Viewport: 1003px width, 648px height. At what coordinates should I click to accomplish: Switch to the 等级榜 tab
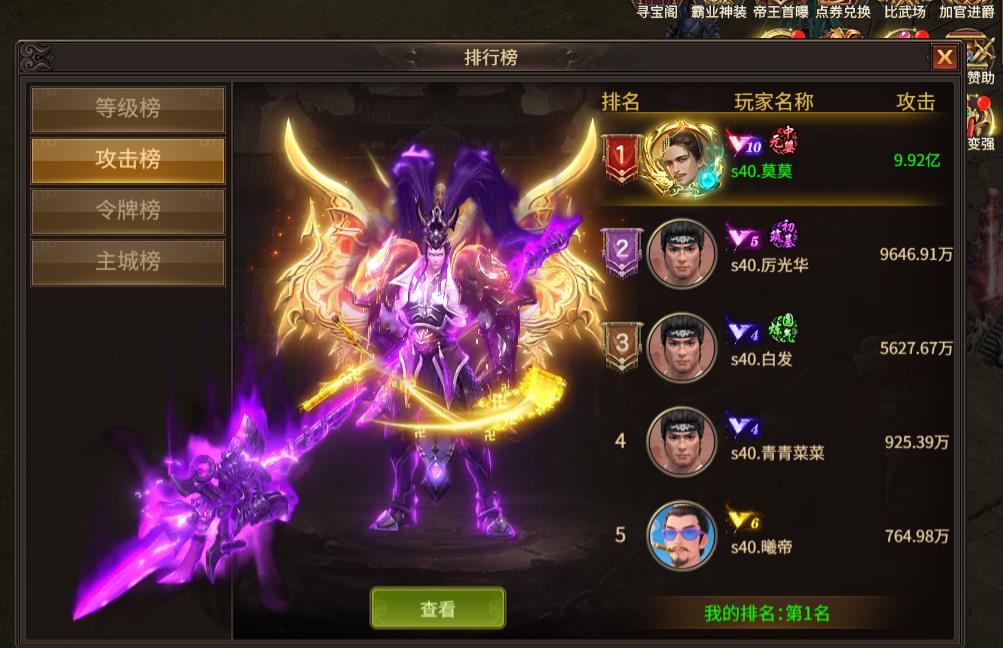(128, 108)
